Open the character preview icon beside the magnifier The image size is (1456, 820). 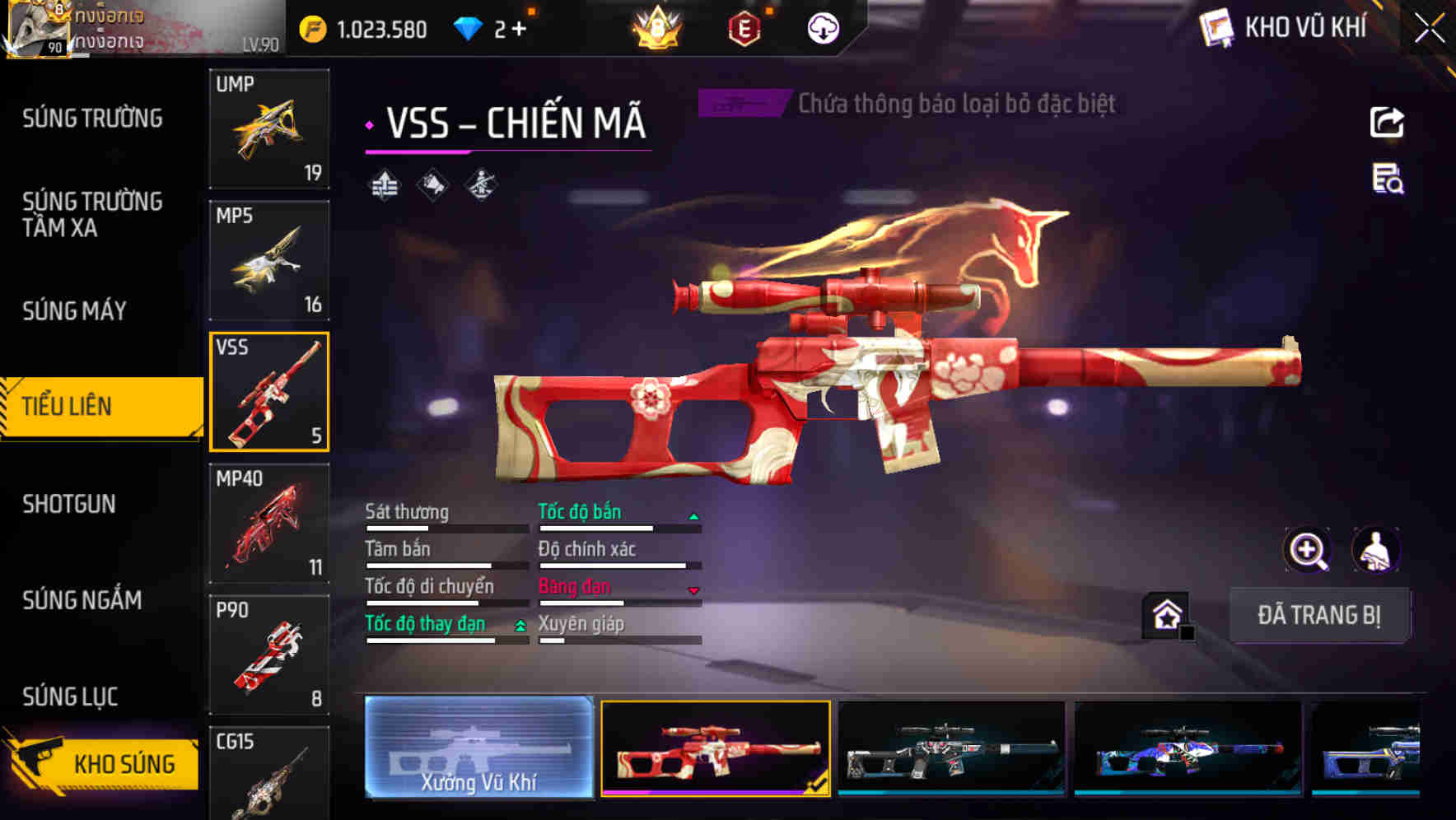click(x=1377, y=550)
